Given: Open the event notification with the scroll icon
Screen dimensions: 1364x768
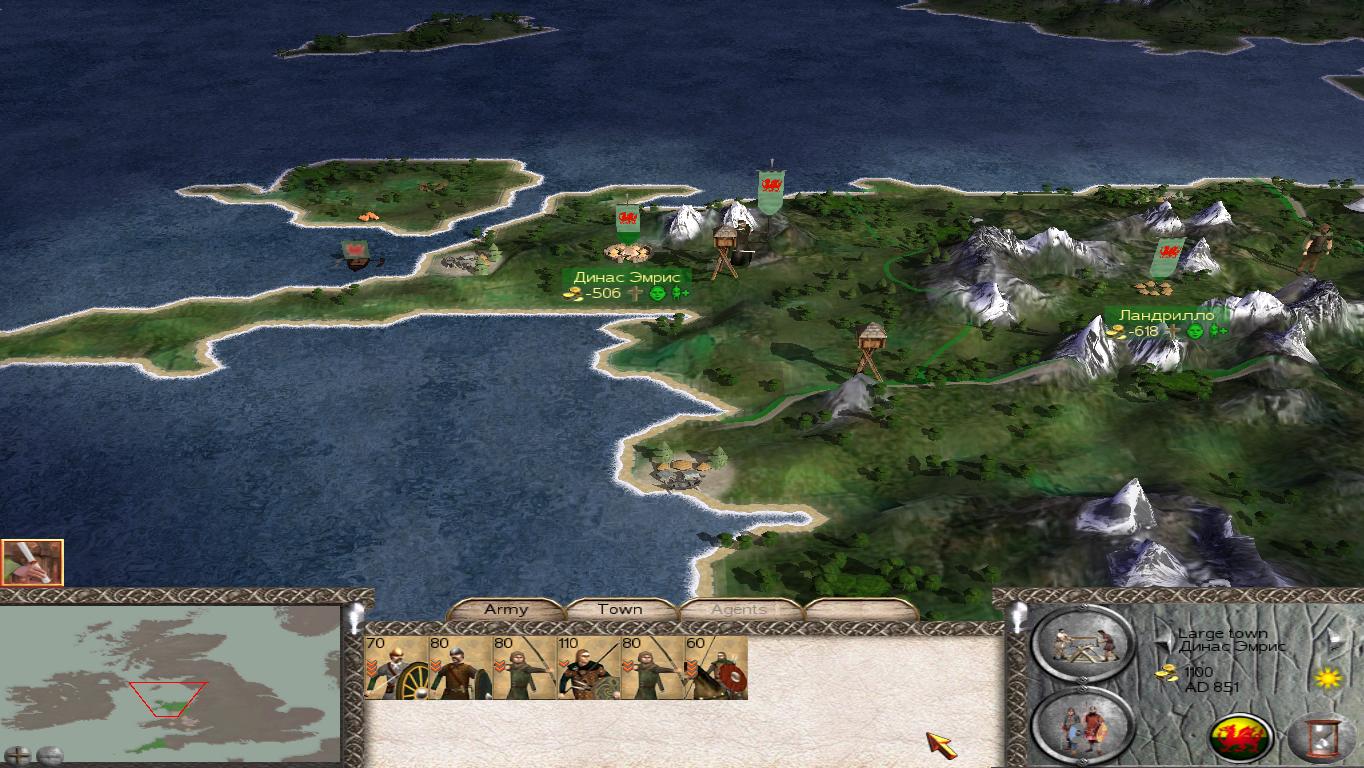Looking at the screenshot, I should pyautogui.click(x=32, y=563).
